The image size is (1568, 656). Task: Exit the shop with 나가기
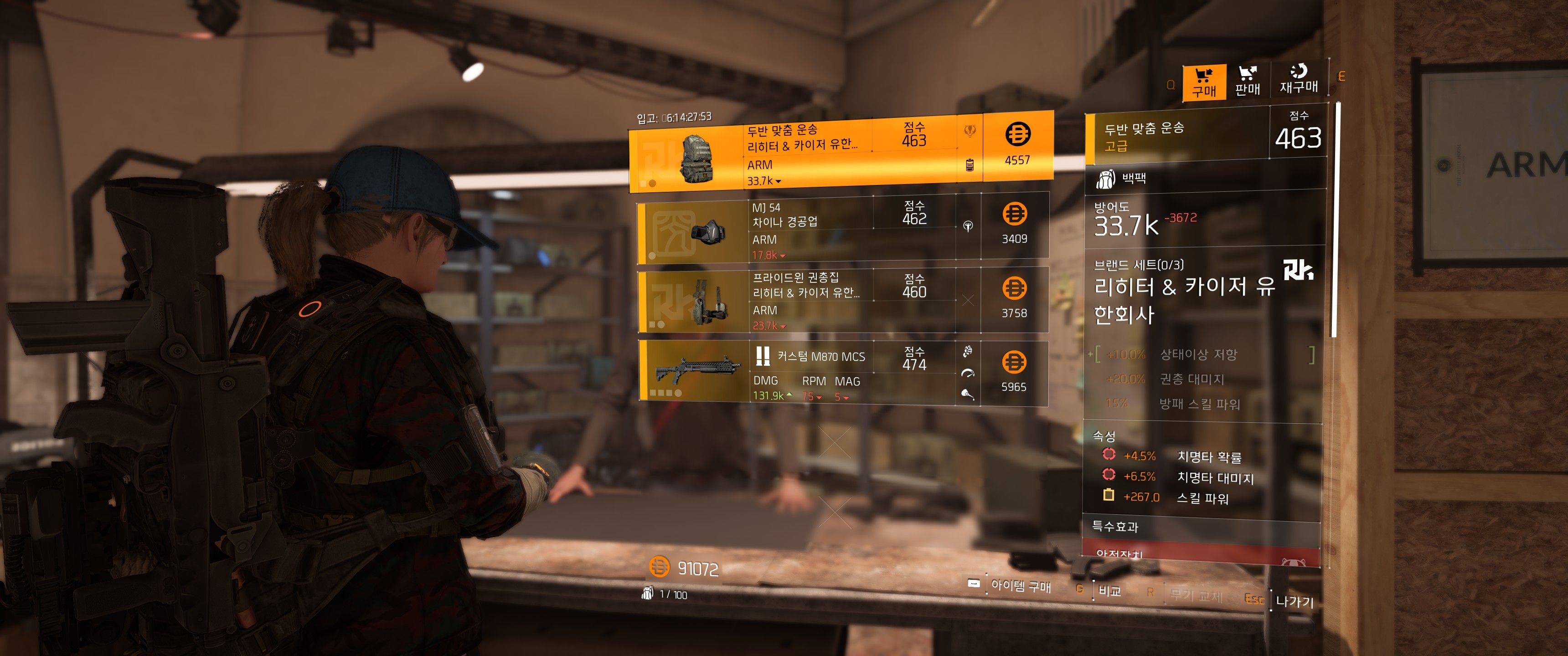1294,601
